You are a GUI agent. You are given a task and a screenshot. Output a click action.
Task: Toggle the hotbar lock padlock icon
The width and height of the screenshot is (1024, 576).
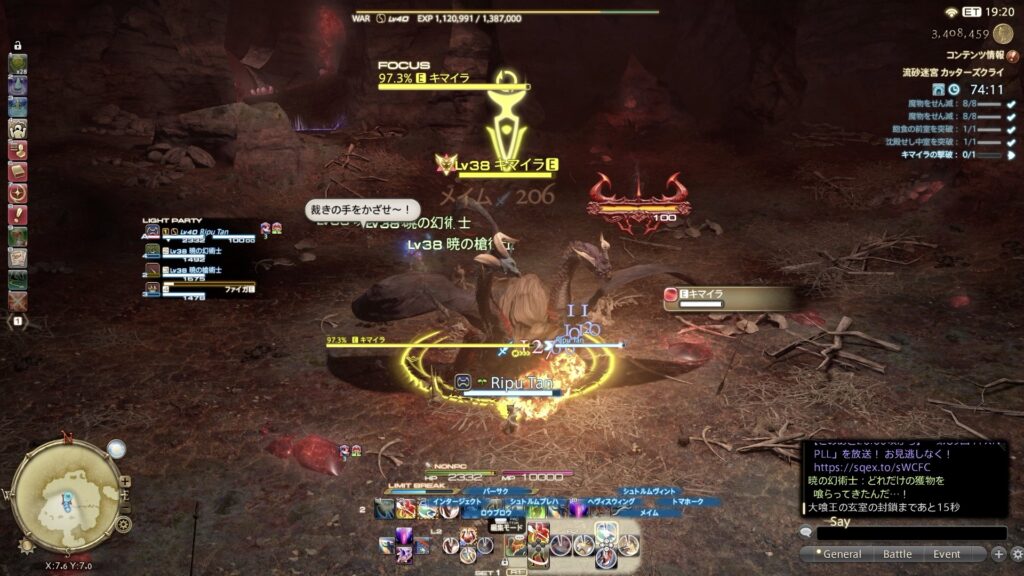17,46
